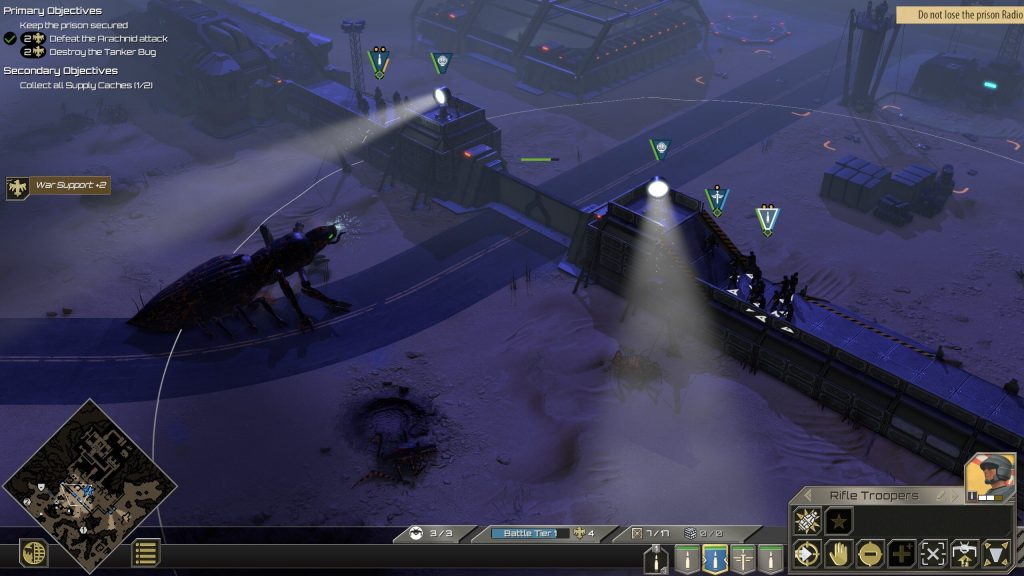Open the list menu button
Image resolution: width=1024 pixels, height=576 pixels.
(146, 553)
